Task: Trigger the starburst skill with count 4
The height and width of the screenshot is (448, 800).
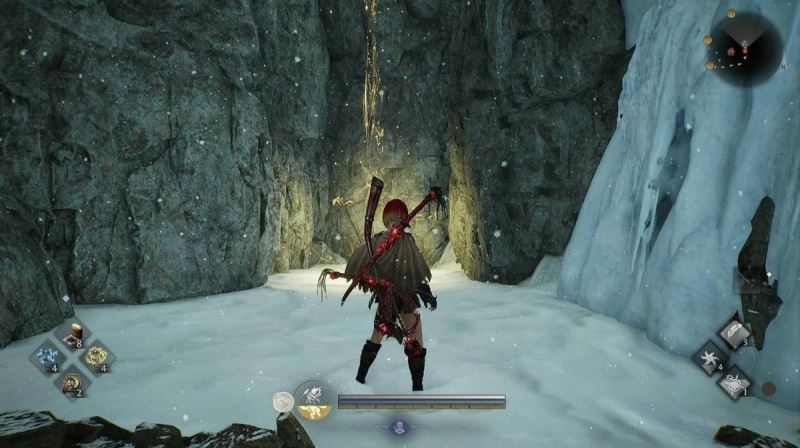Action: pyautogui.click(x=709, y=357)
